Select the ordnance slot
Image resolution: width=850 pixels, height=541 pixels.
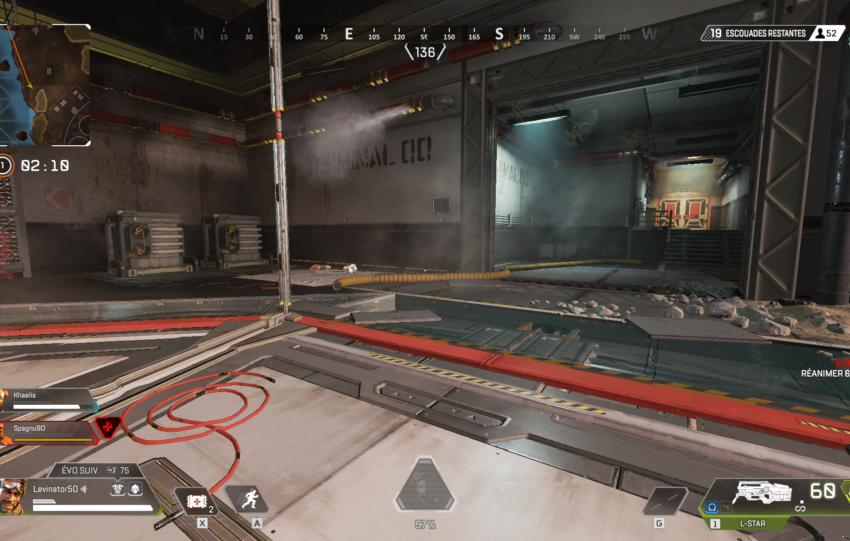pyautogui.click(x=664, y=501)
